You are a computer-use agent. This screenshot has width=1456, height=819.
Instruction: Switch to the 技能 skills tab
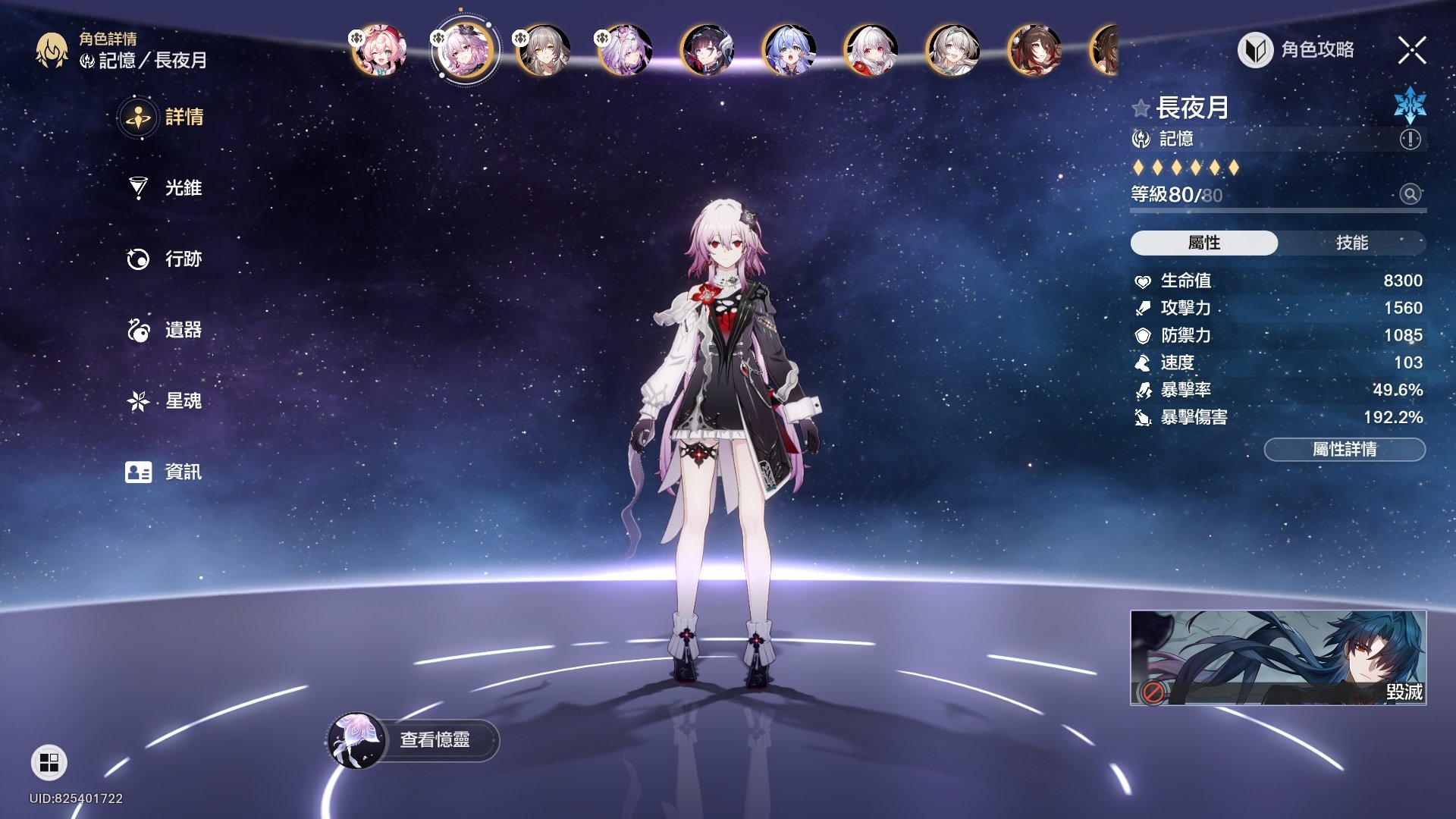(x=1351, y=243)
